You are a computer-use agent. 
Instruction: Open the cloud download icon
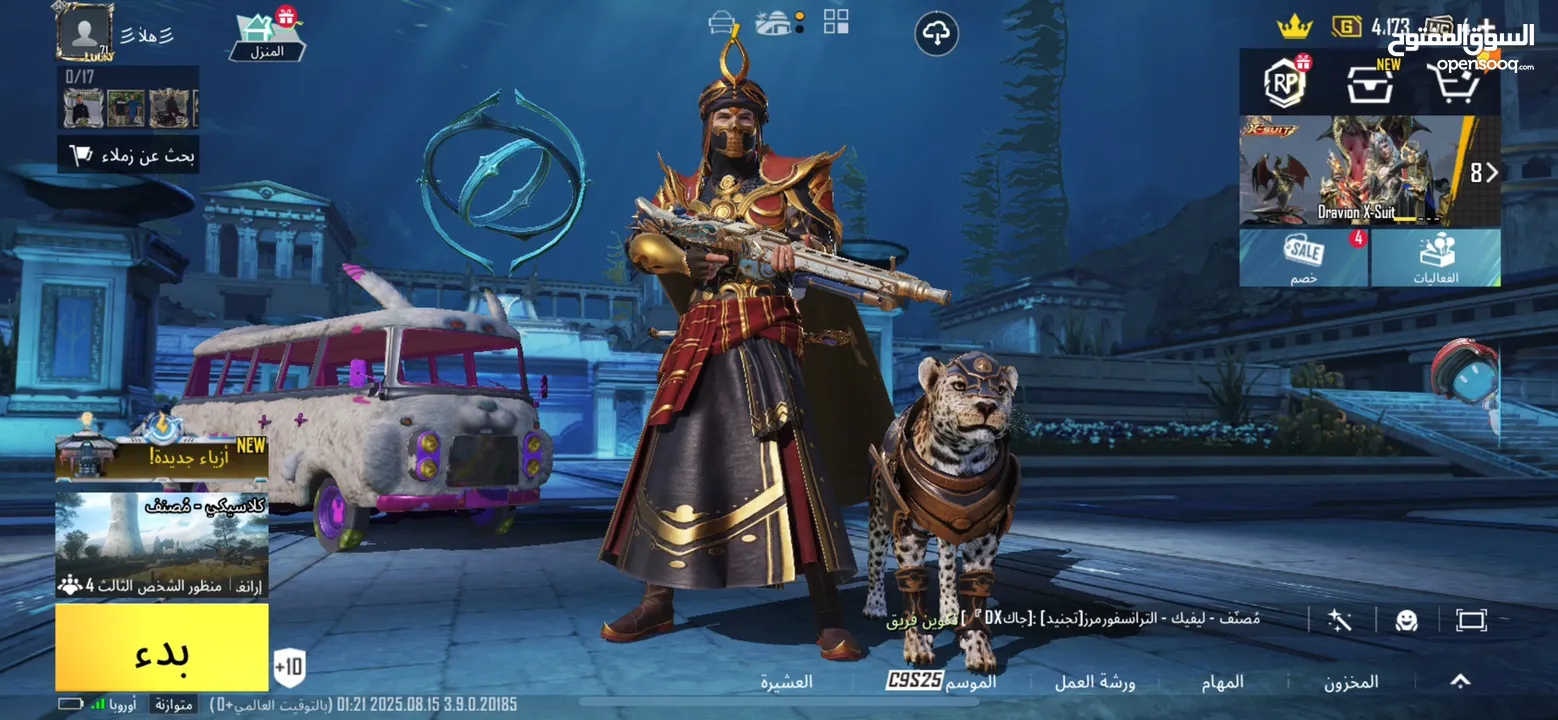point(936,34)
